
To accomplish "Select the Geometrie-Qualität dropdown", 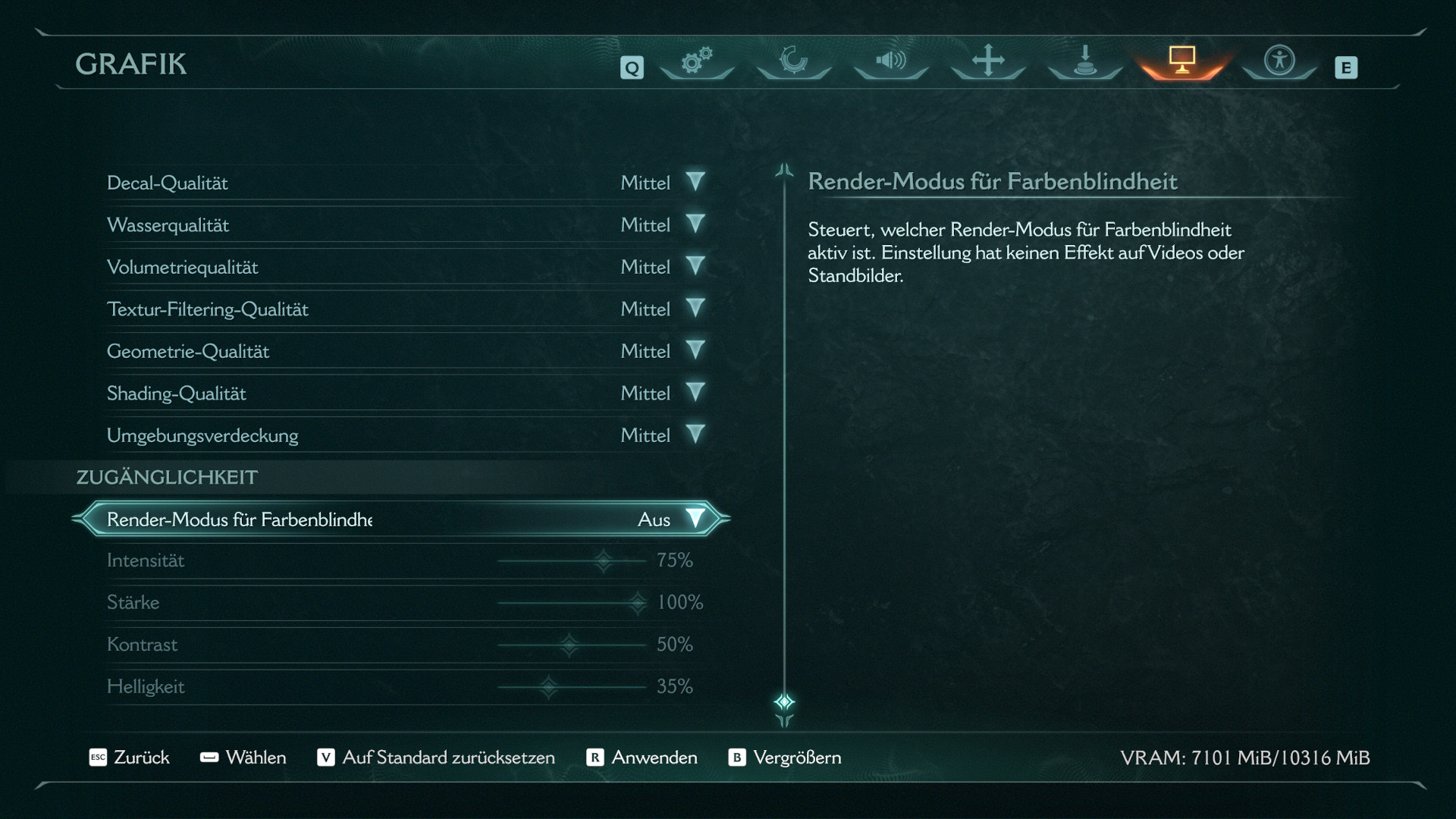I will (x=695, y=350).
